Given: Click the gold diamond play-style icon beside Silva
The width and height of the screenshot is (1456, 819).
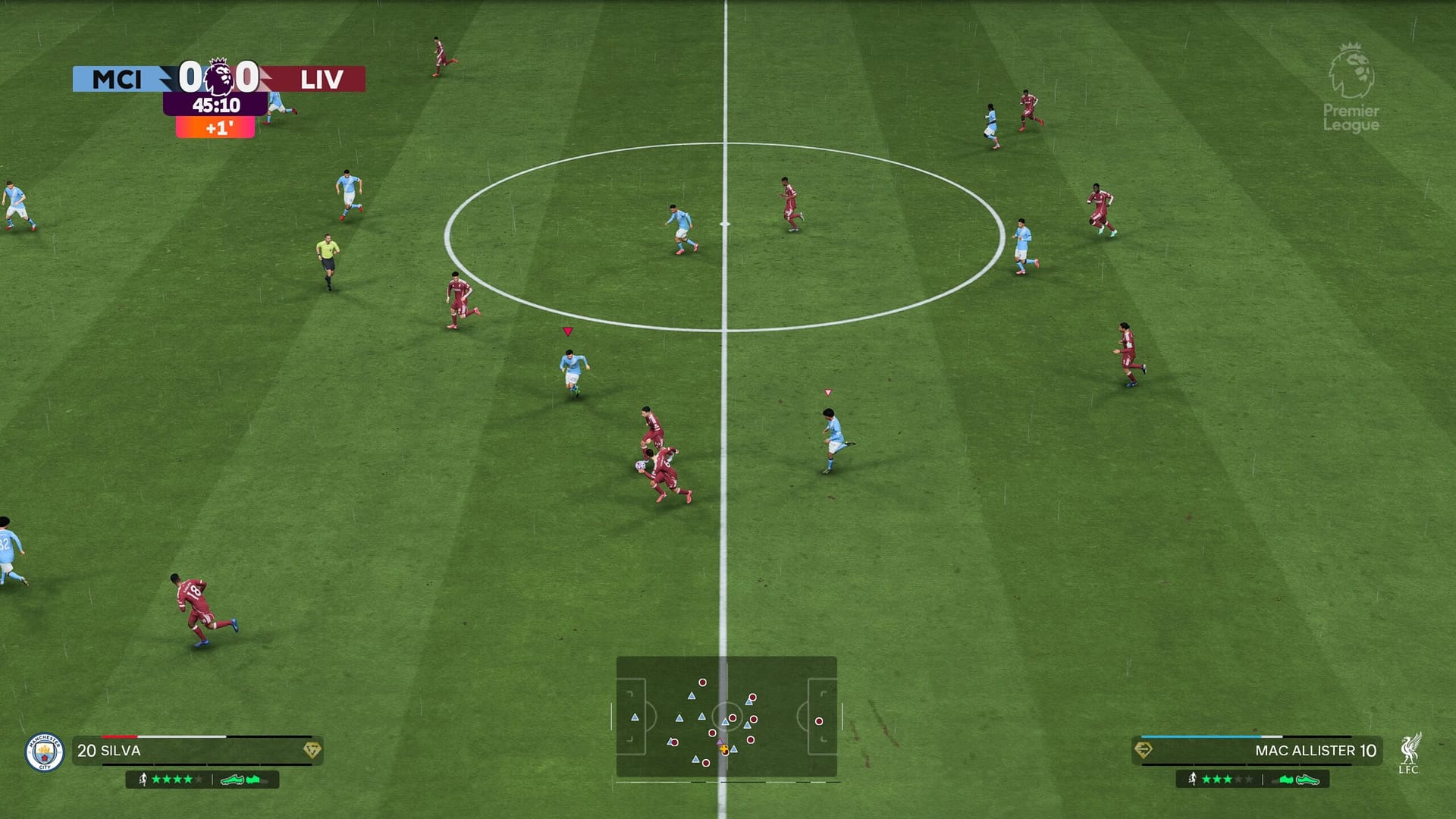Looking at the screenshot, I should (x=313, y=749).
